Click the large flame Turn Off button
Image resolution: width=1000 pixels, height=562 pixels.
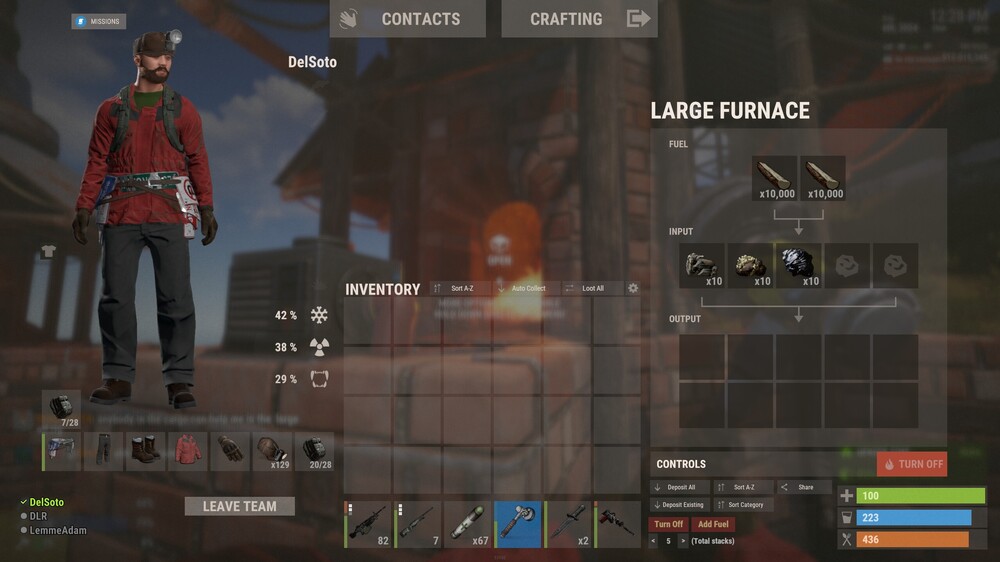(x=912, y=464)
